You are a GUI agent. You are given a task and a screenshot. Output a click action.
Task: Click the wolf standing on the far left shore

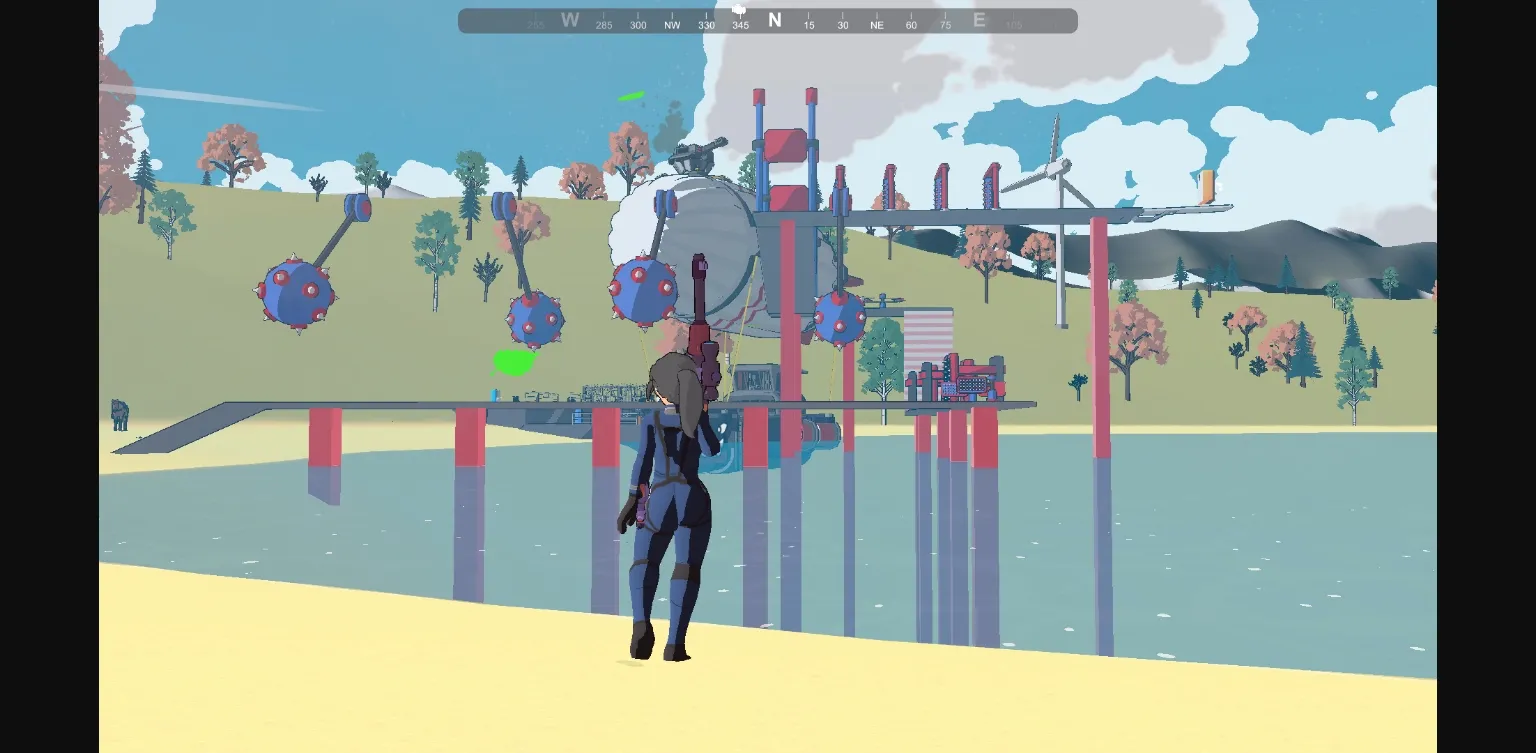(x=119, y=415)
